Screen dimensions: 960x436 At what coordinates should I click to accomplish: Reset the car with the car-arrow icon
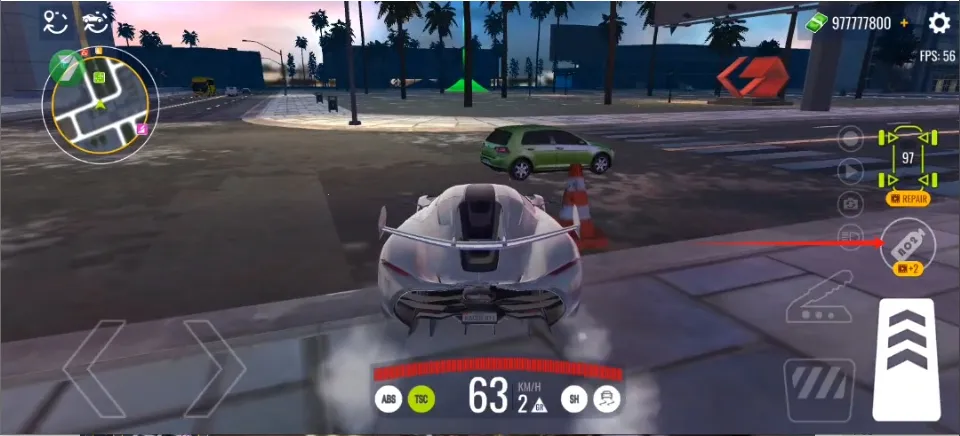tap(96, 21)
